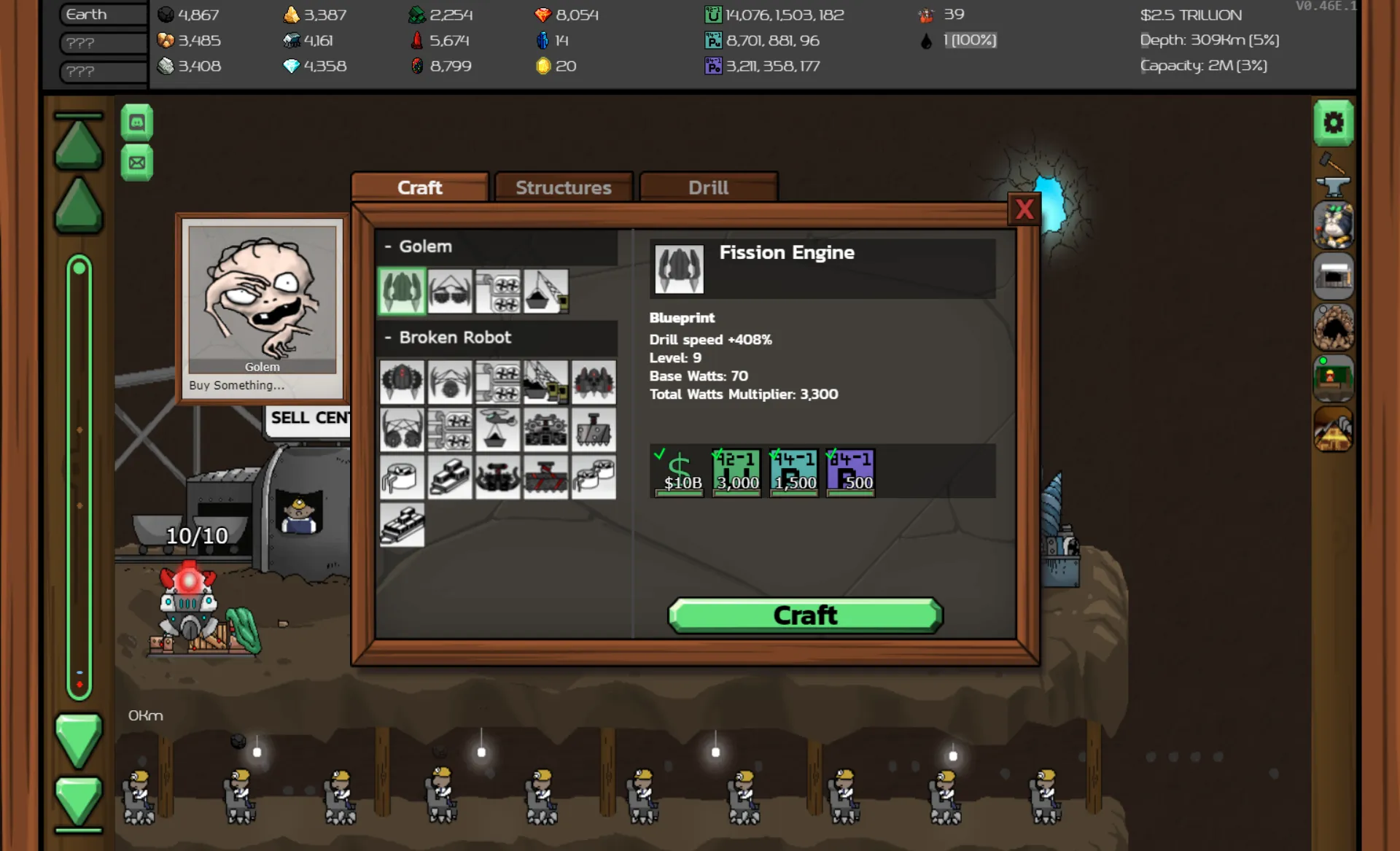
Task: Open the Drill tab
Action: click(708, 187)
